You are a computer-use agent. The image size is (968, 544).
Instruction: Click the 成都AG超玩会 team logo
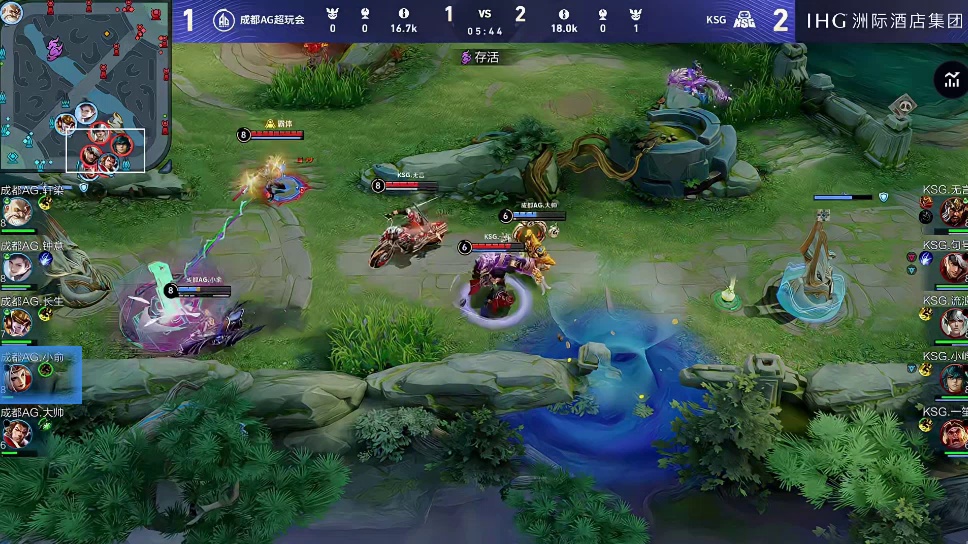(x=224, y=20)
